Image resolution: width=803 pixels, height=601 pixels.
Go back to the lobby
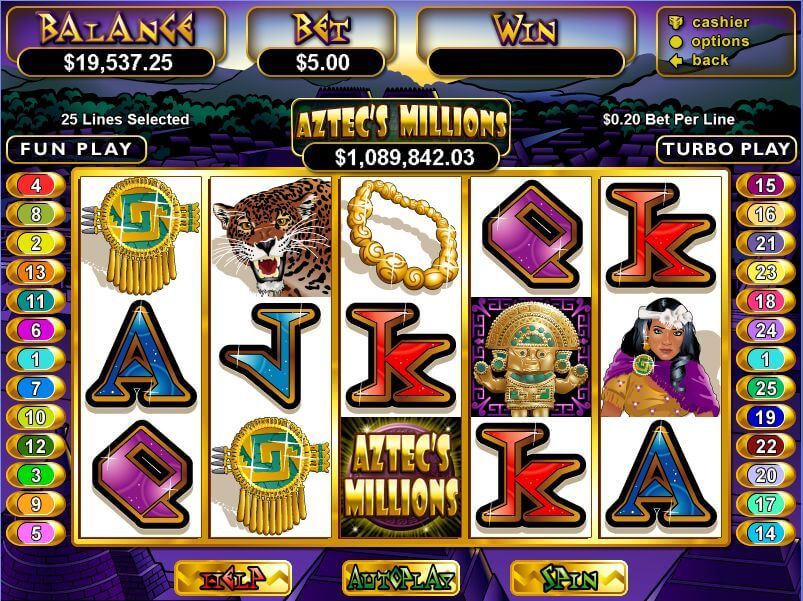(710, 60)
